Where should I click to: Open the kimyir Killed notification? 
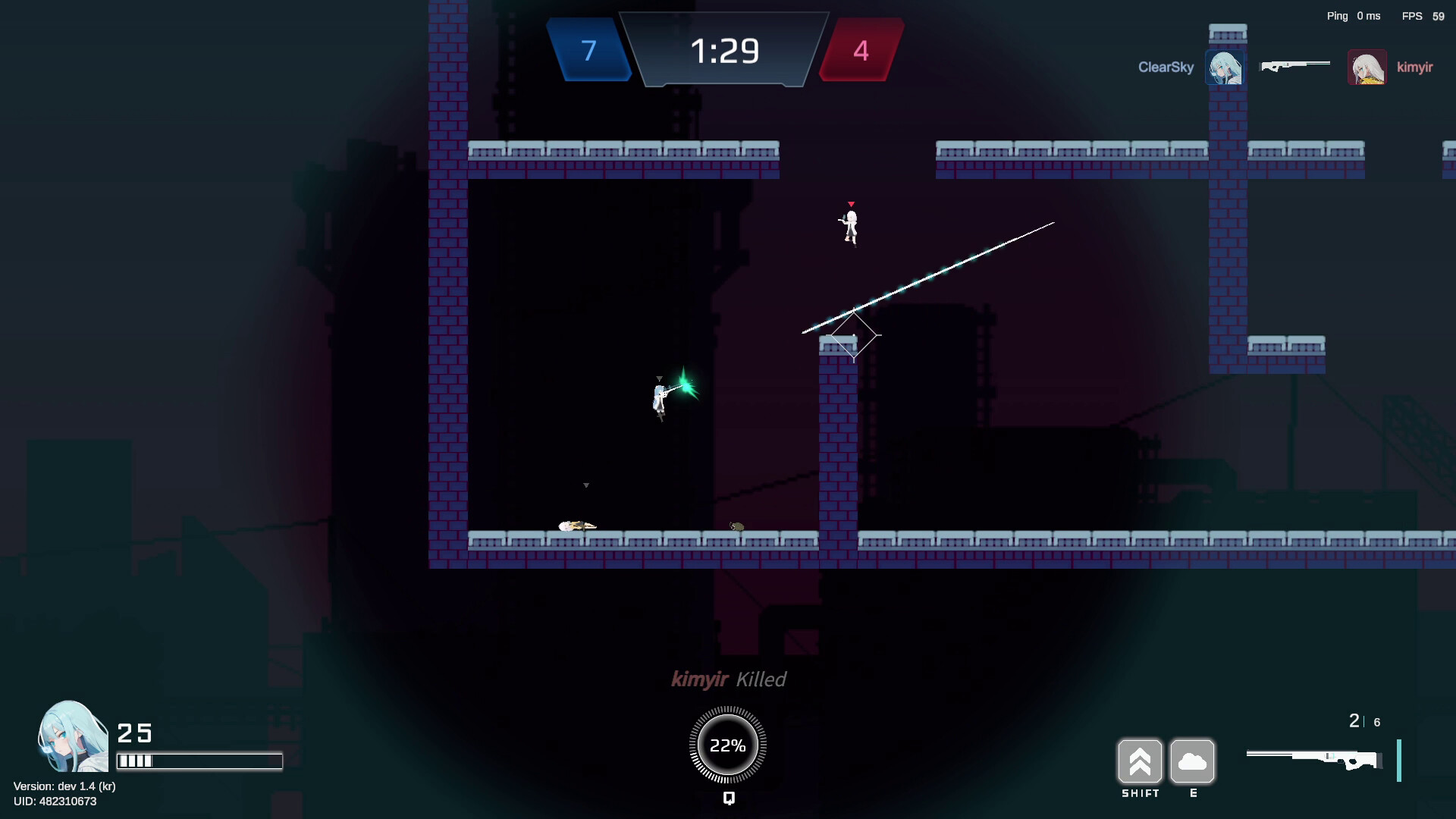(x=729, y=679)
